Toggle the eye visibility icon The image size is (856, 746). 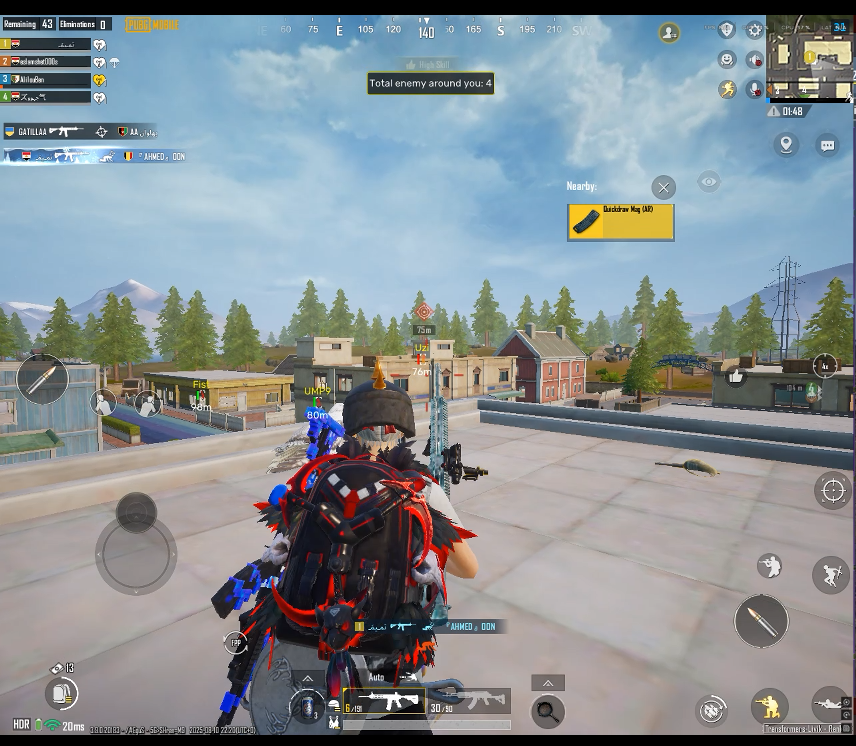point(709,182)
